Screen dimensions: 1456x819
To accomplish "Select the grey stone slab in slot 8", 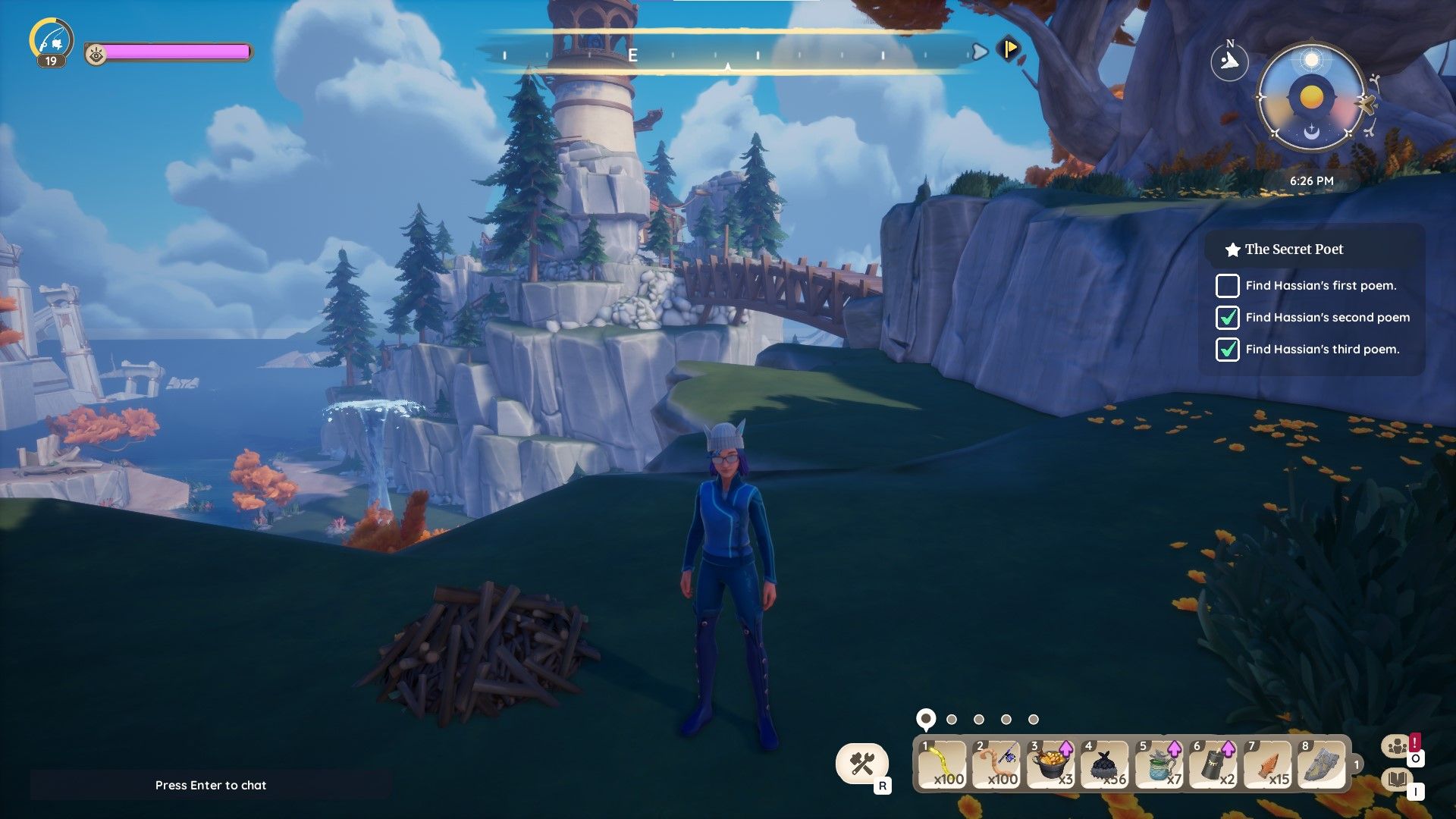I will coord(1322,764).
